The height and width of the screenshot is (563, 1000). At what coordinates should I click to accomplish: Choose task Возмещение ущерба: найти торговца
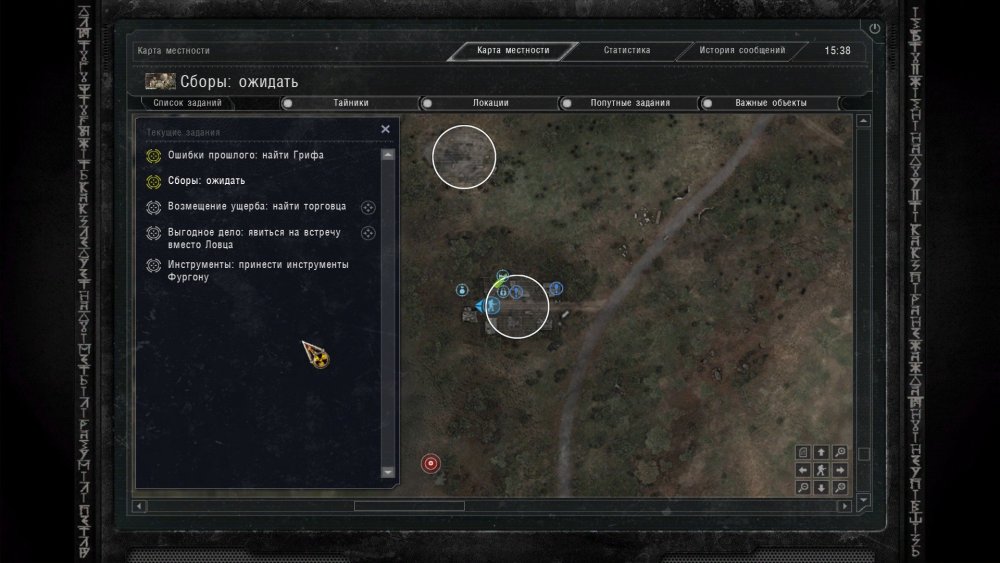click(x=257, y=207)
